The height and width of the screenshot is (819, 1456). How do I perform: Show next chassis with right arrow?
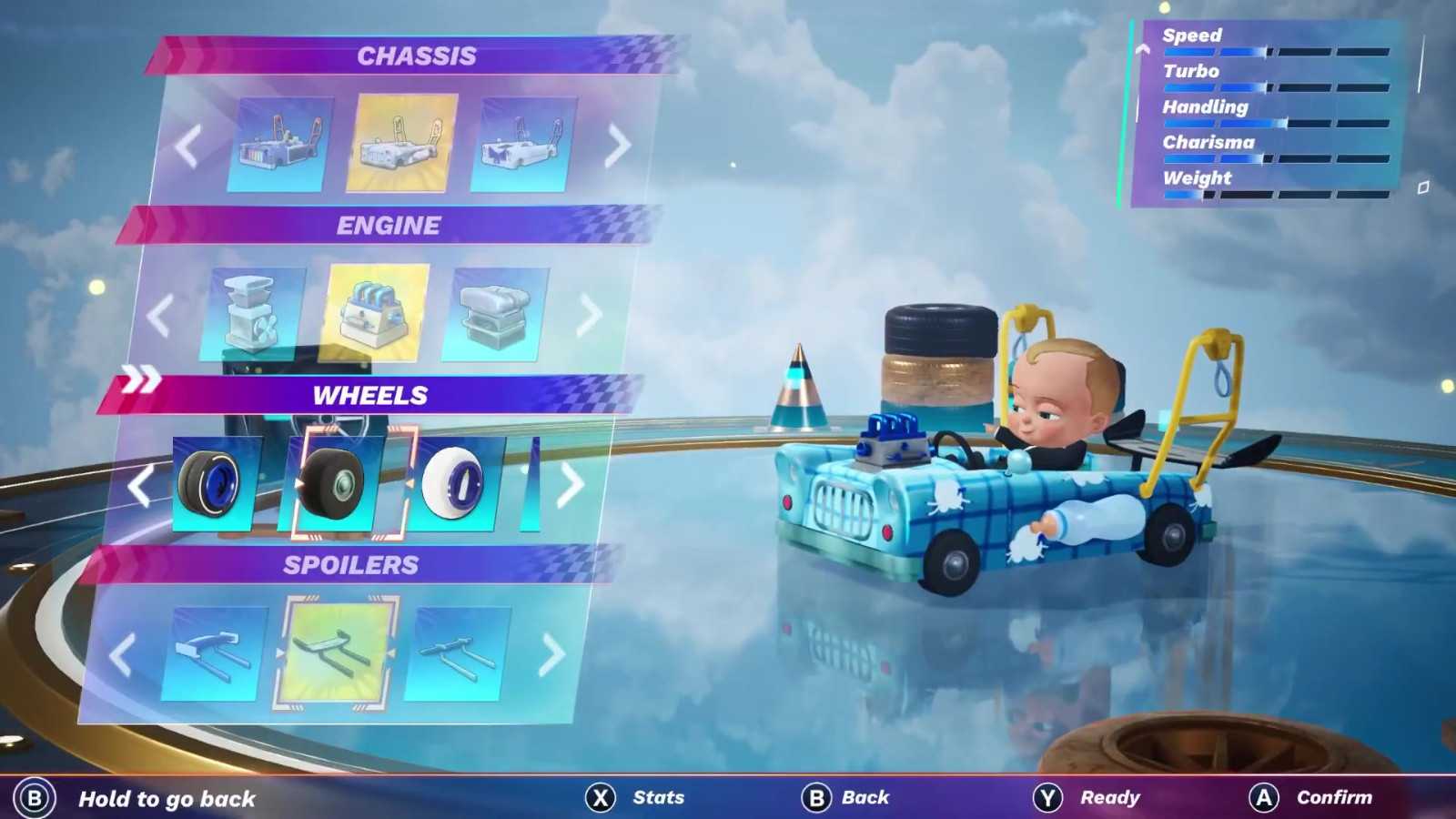[x=618, y=144]
